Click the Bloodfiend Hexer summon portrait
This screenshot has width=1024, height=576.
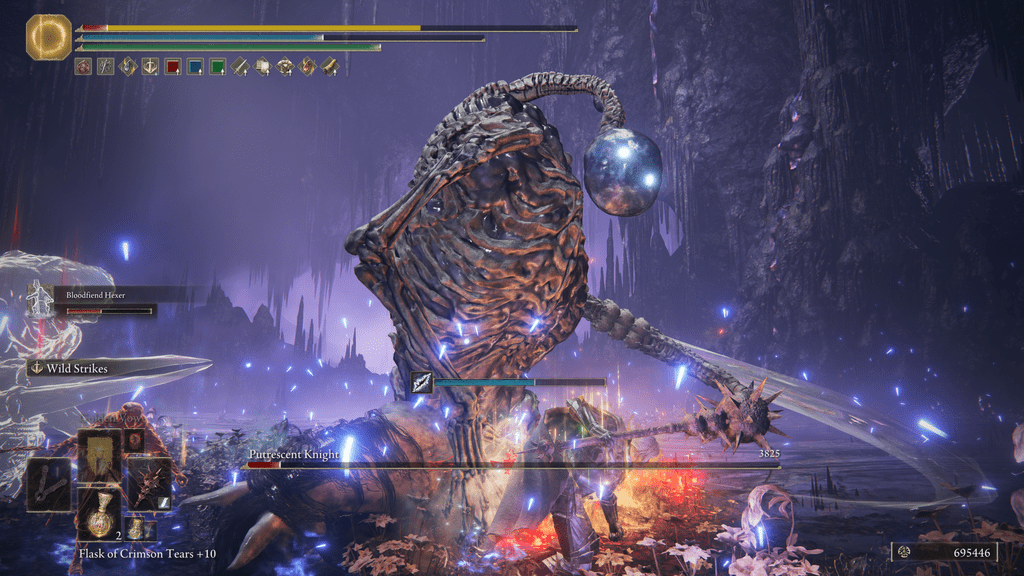pos(41,300)
